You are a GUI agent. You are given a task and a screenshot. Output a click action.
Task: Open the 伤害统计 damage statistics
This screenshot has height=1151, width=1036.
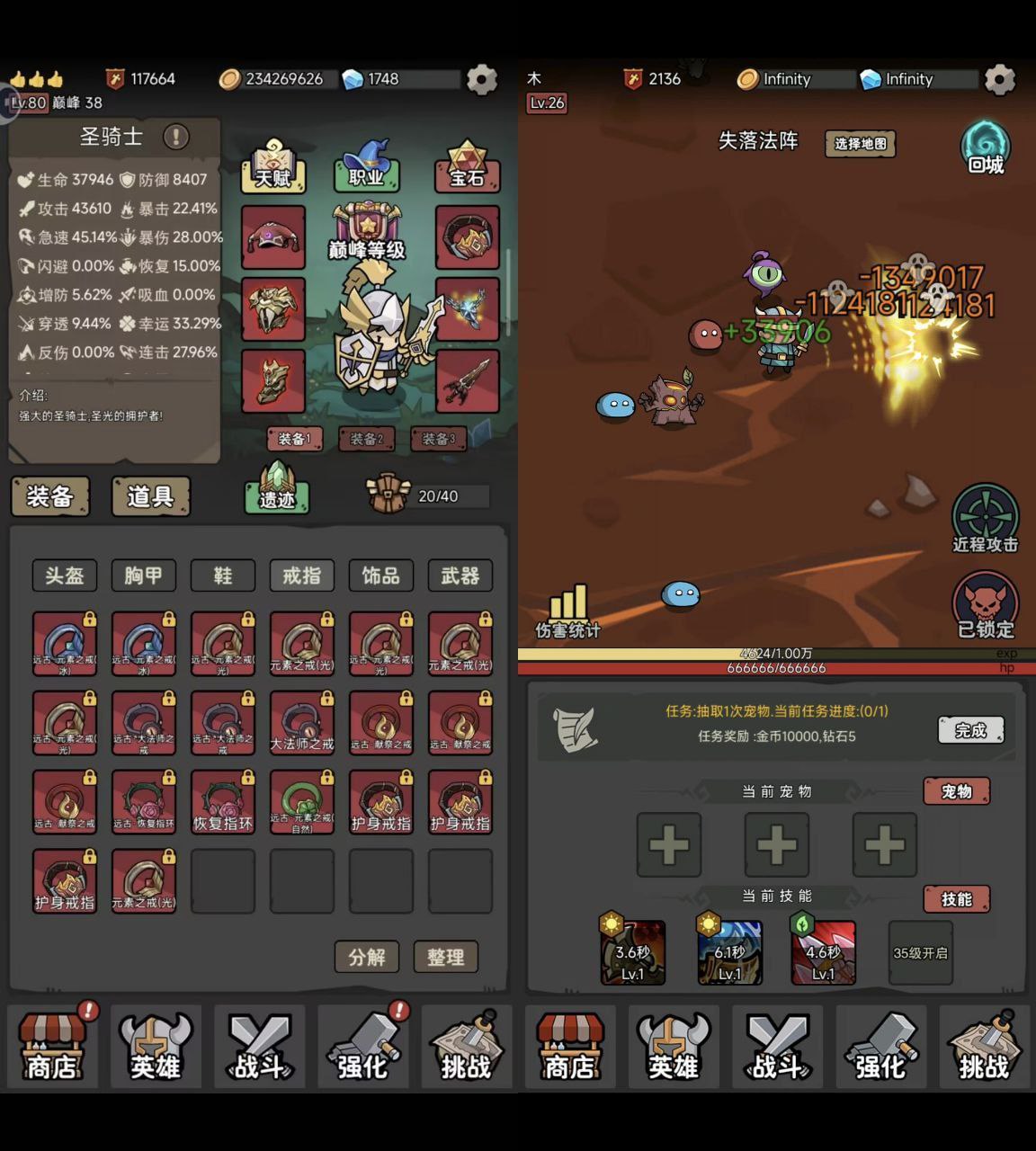(568, 611)
